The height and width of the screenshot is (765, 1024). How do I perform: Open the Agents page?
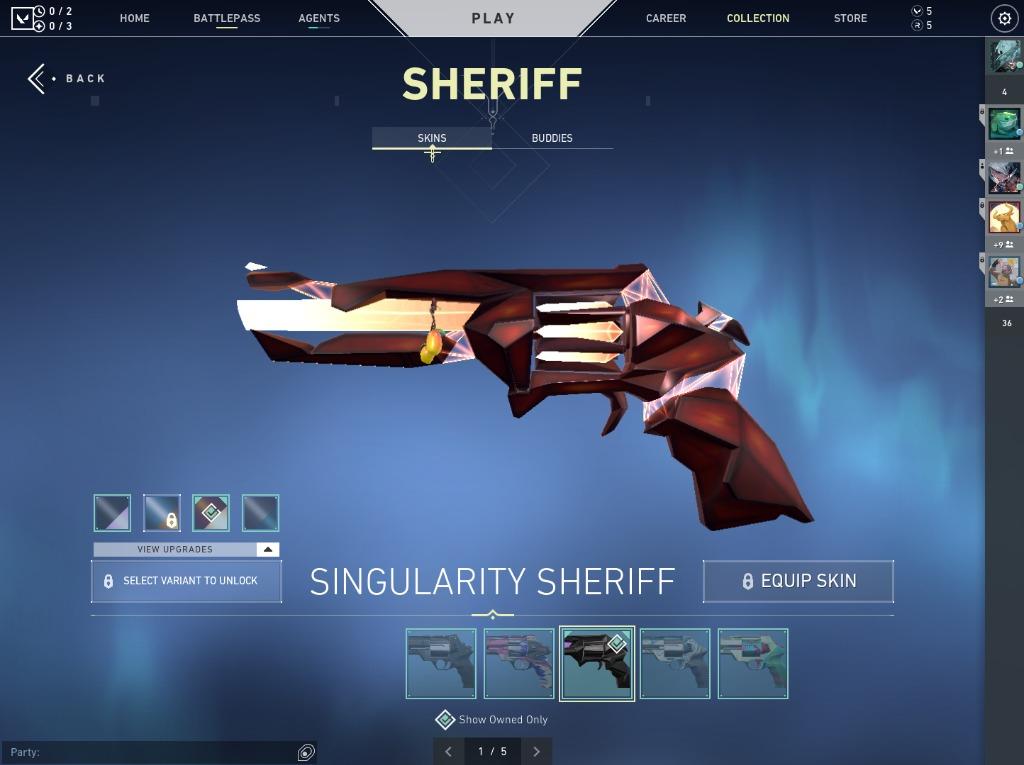point(319,18)
